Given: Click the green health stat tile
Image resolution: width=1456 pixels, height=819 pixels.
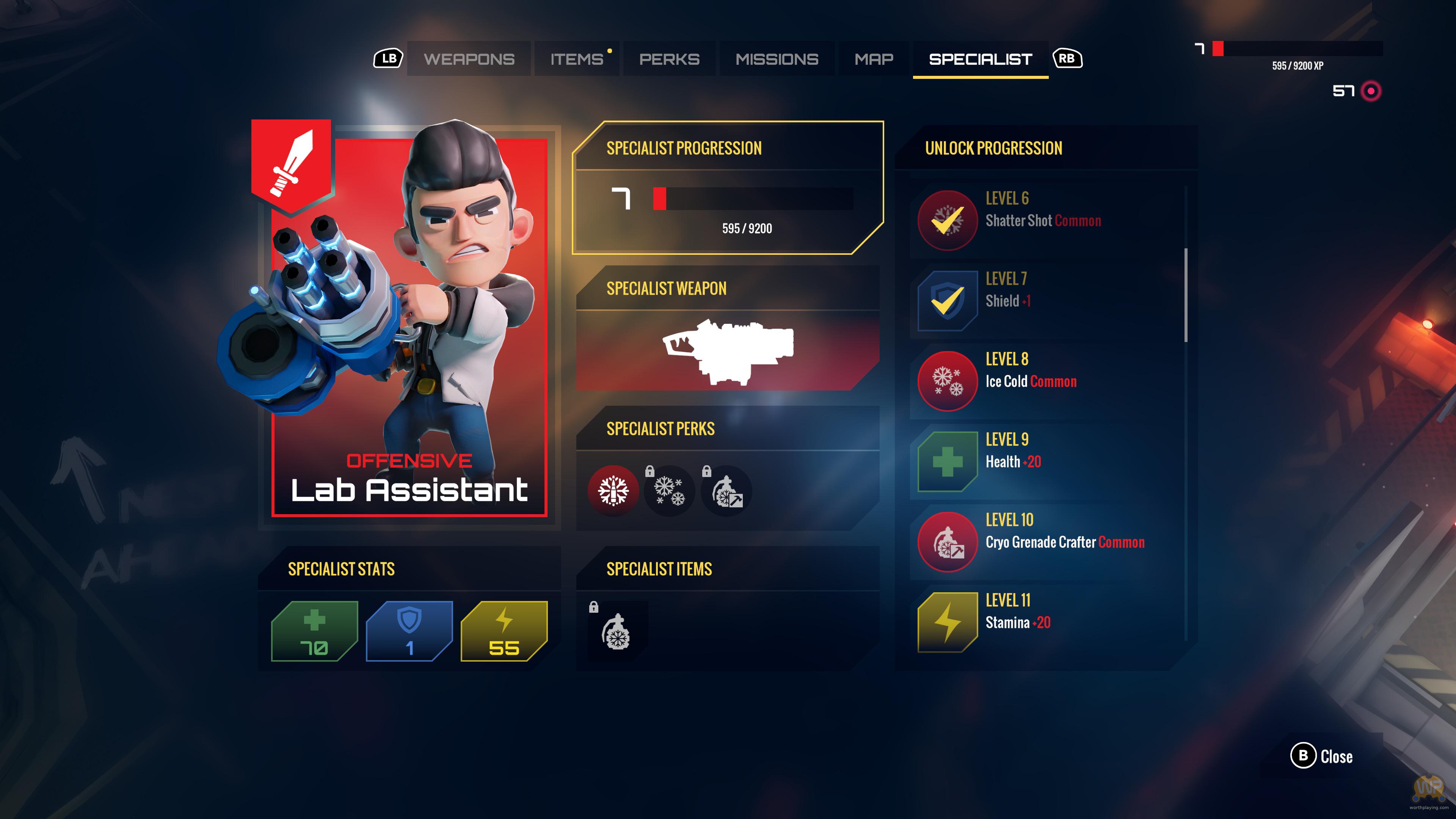Looking at the screenshot, I should pos(314,631).
